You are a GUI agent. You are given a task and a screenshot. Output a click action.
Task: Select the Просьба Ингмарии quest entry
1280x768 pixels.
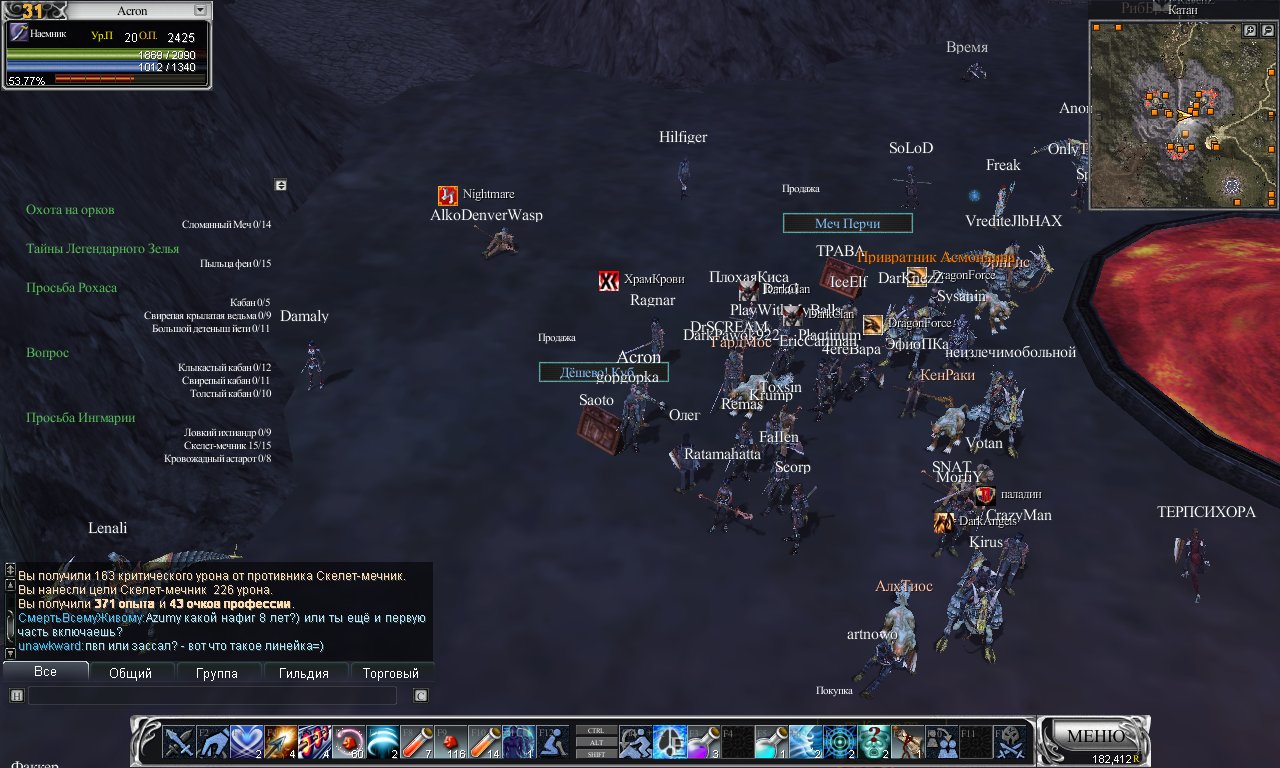pos(80,418)
